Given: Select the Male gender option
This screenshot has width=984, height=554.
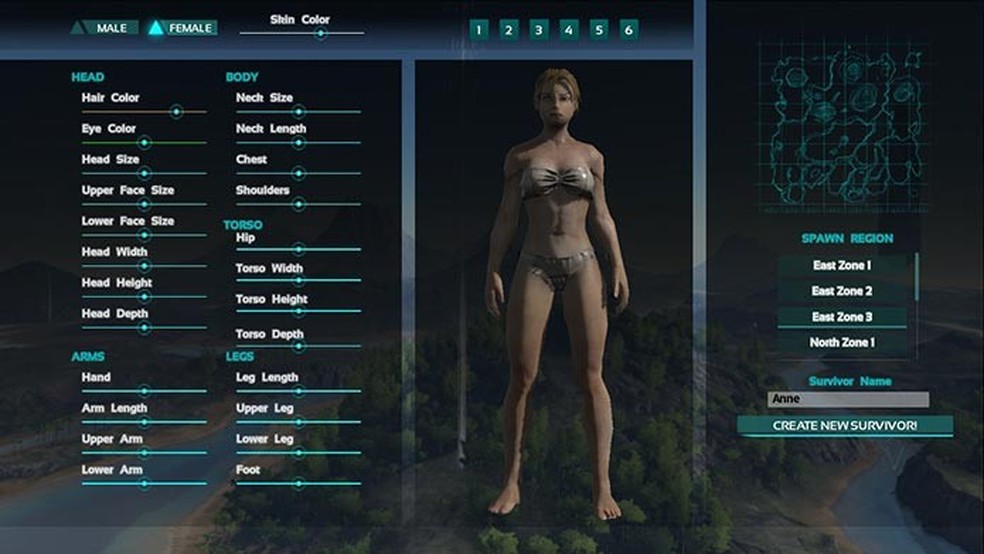Looking at the screenshot, I should pyautogui.click(x=104, y=28).
